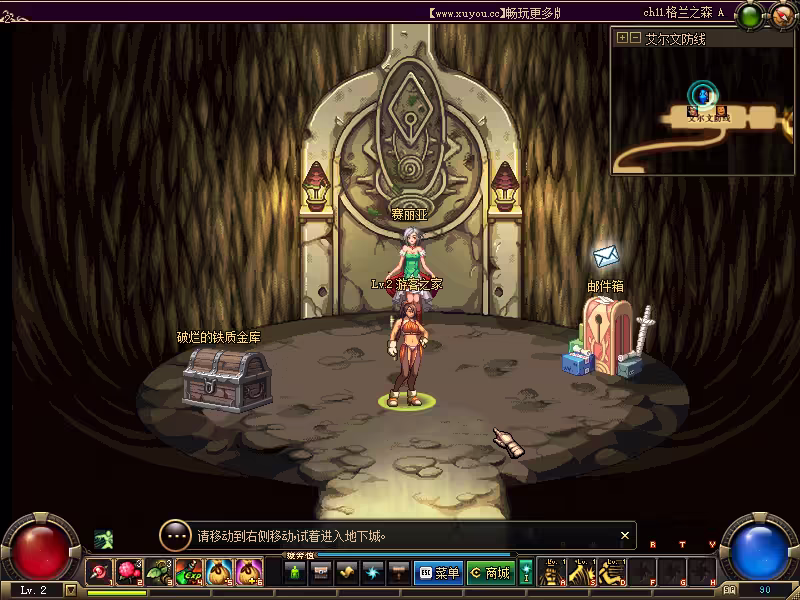The height and width of the screenshot is (600, 800).
Task: Click the 艾尔文防线 minimap
Action: tap(704, 108)
